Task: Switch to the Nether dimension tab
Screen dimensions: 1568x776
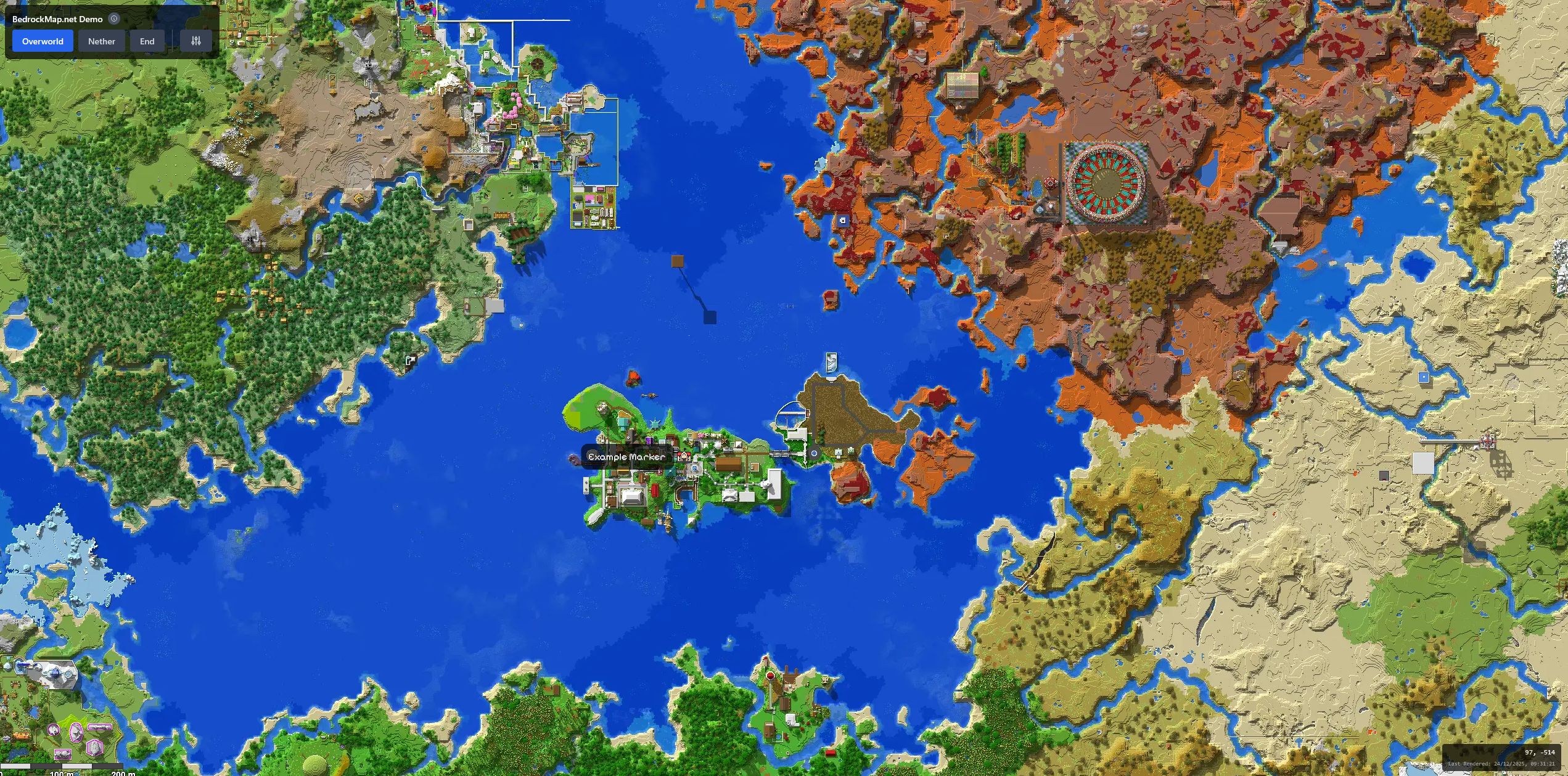Action: tap(101, 41)
